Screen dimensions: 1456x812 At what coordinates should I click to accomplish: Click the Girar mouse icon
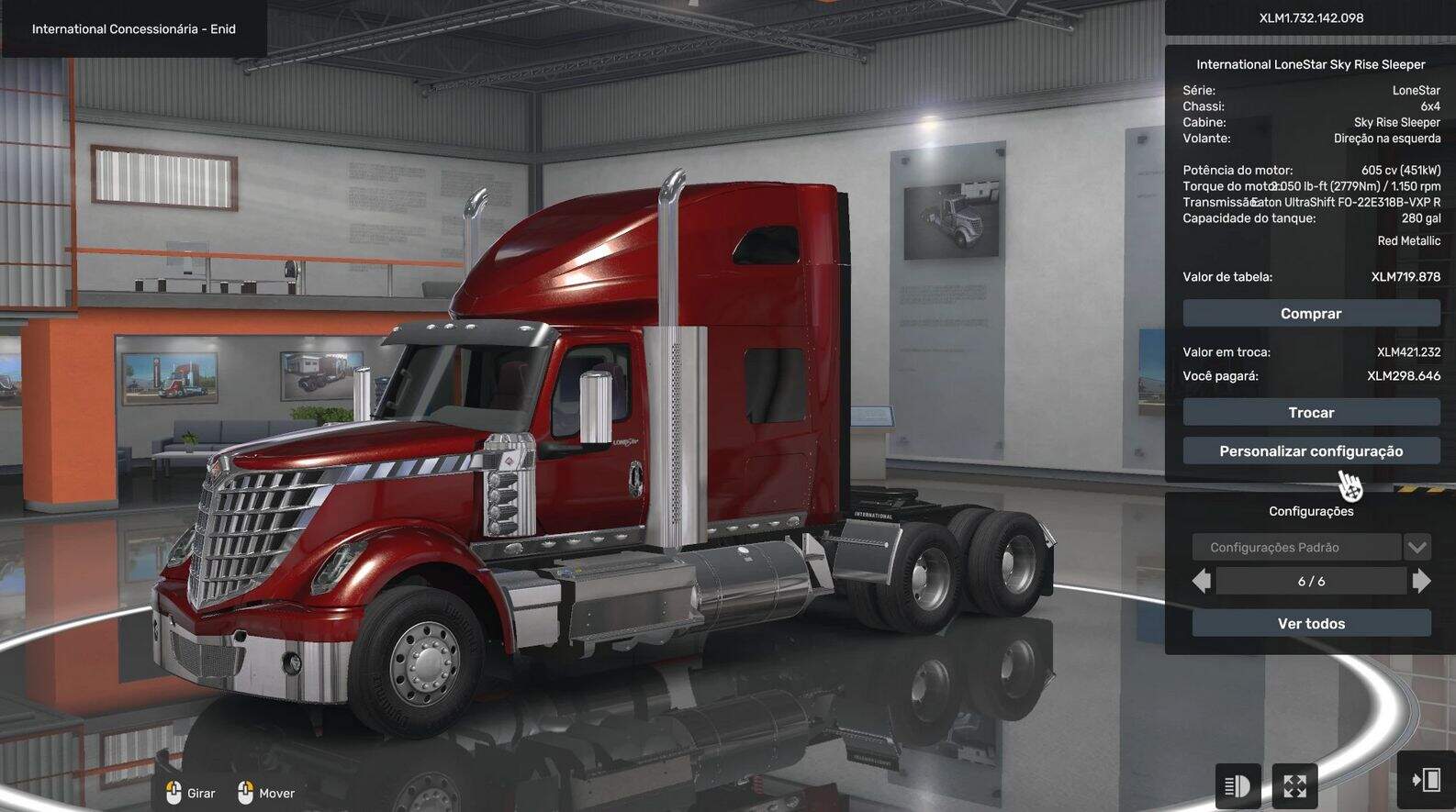[x=174, y=791]
